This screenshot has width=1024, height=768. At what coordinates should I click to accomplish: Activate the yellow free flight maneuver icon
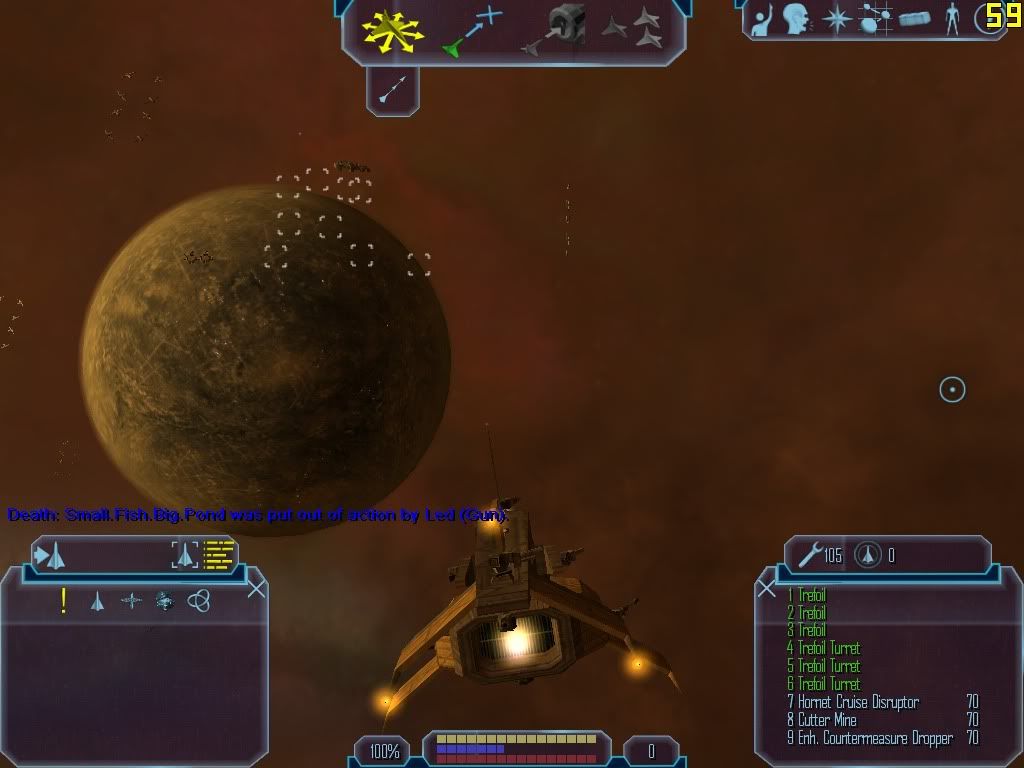coord(394,31)
